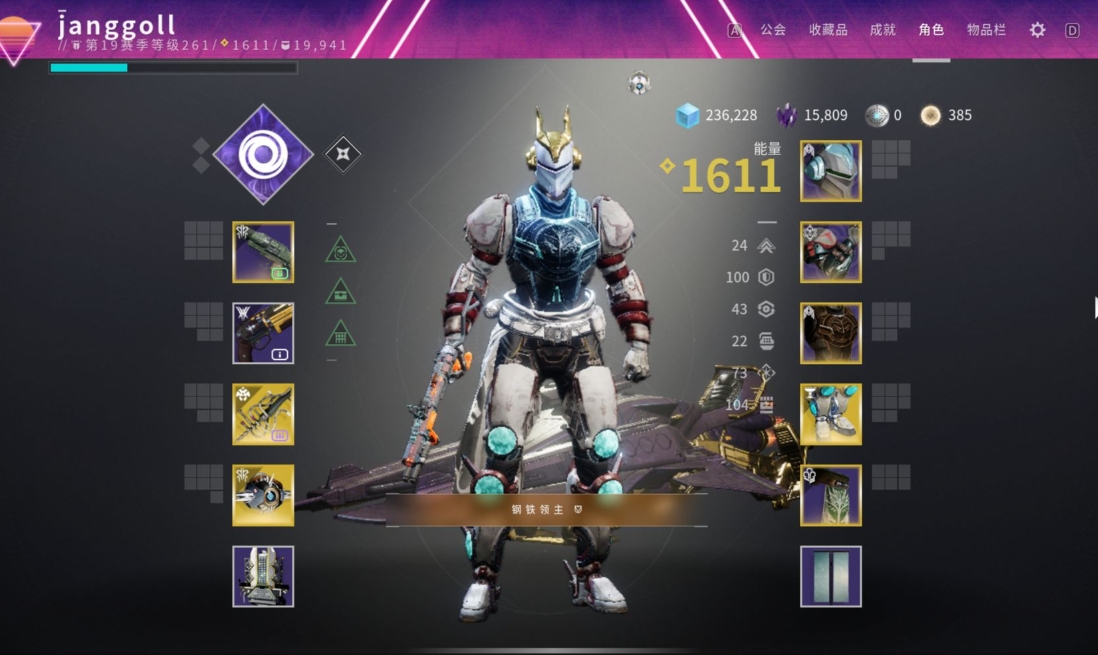The height and width of the screenshot is (655, 1098).
Task: Open the 公会 clan tab
Action: (773, 30)
